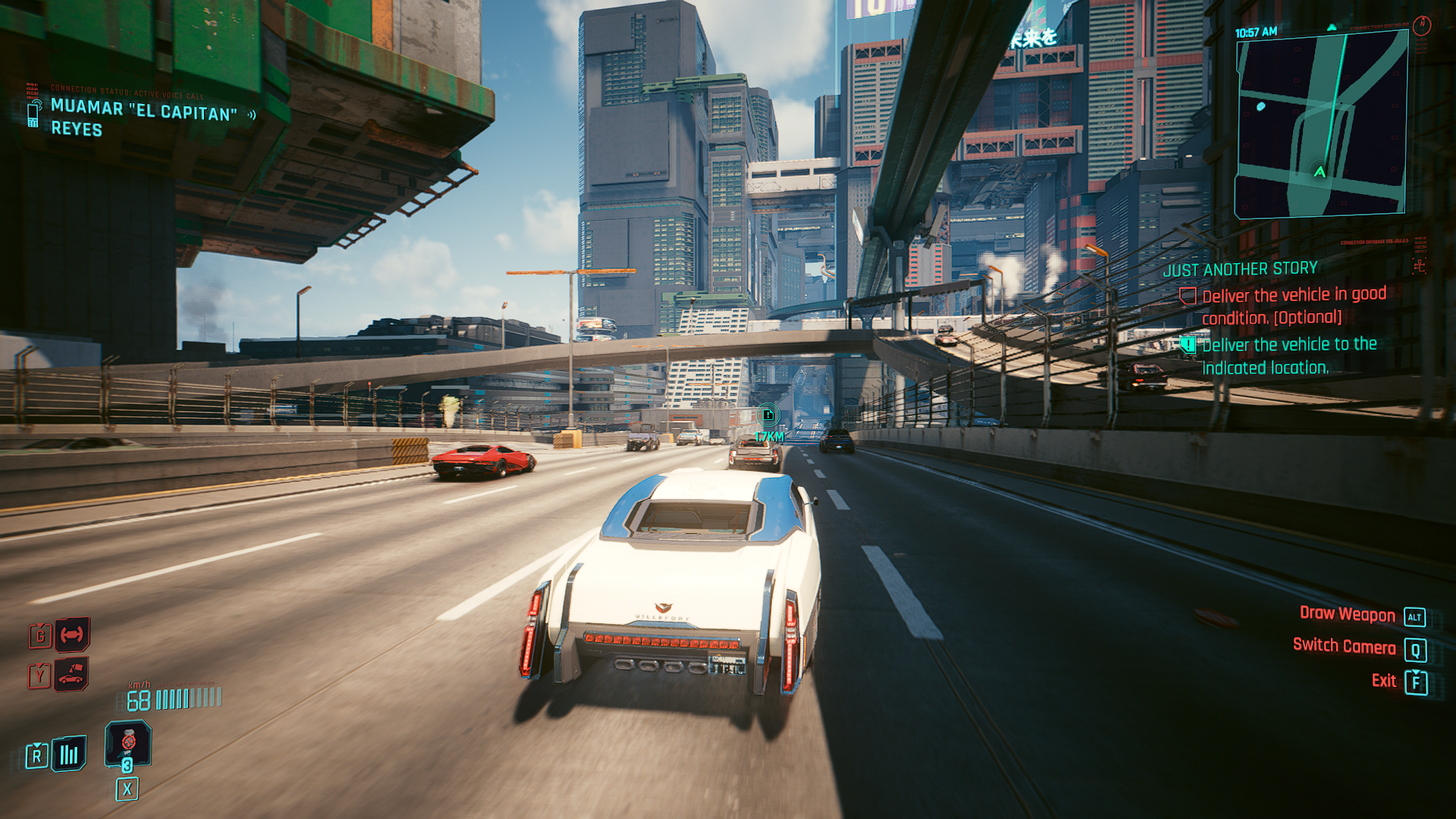Click the red car with crates icon
1456x819 pixels.
tap(71, 673)
